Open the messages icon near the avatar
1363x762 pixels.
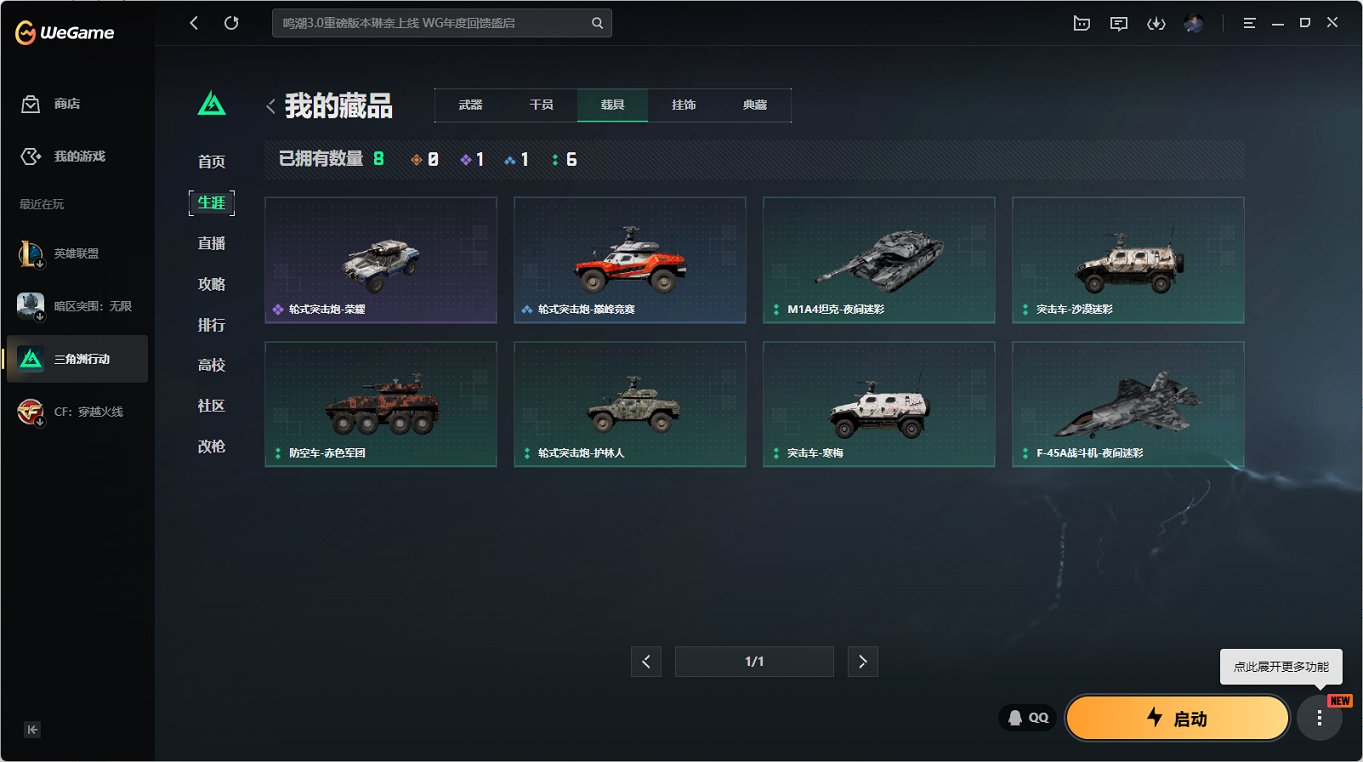(x=1119, y=22)
